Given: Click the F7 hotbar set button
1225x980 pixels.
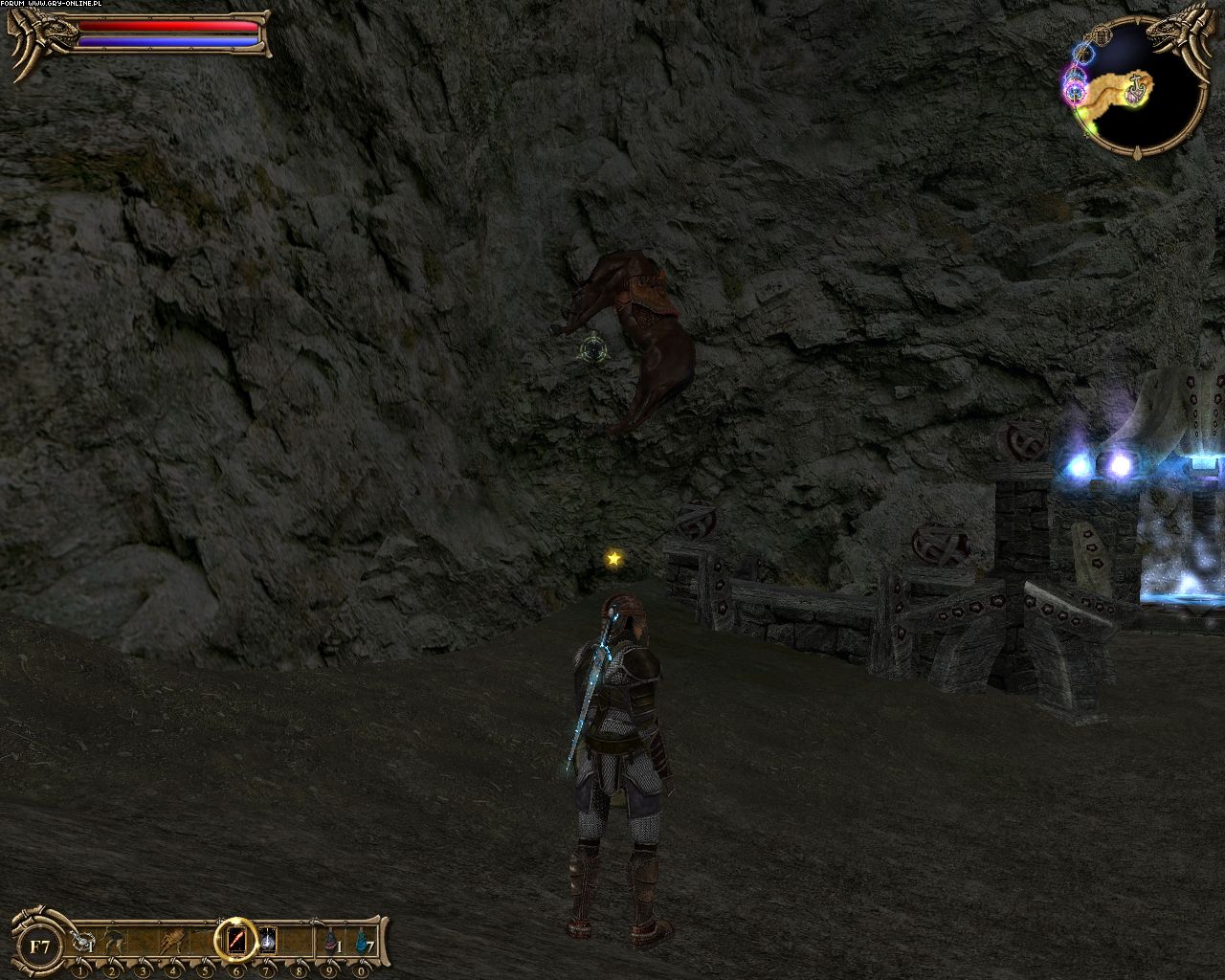Looking at the screenshot, I should tap(40, 947).
